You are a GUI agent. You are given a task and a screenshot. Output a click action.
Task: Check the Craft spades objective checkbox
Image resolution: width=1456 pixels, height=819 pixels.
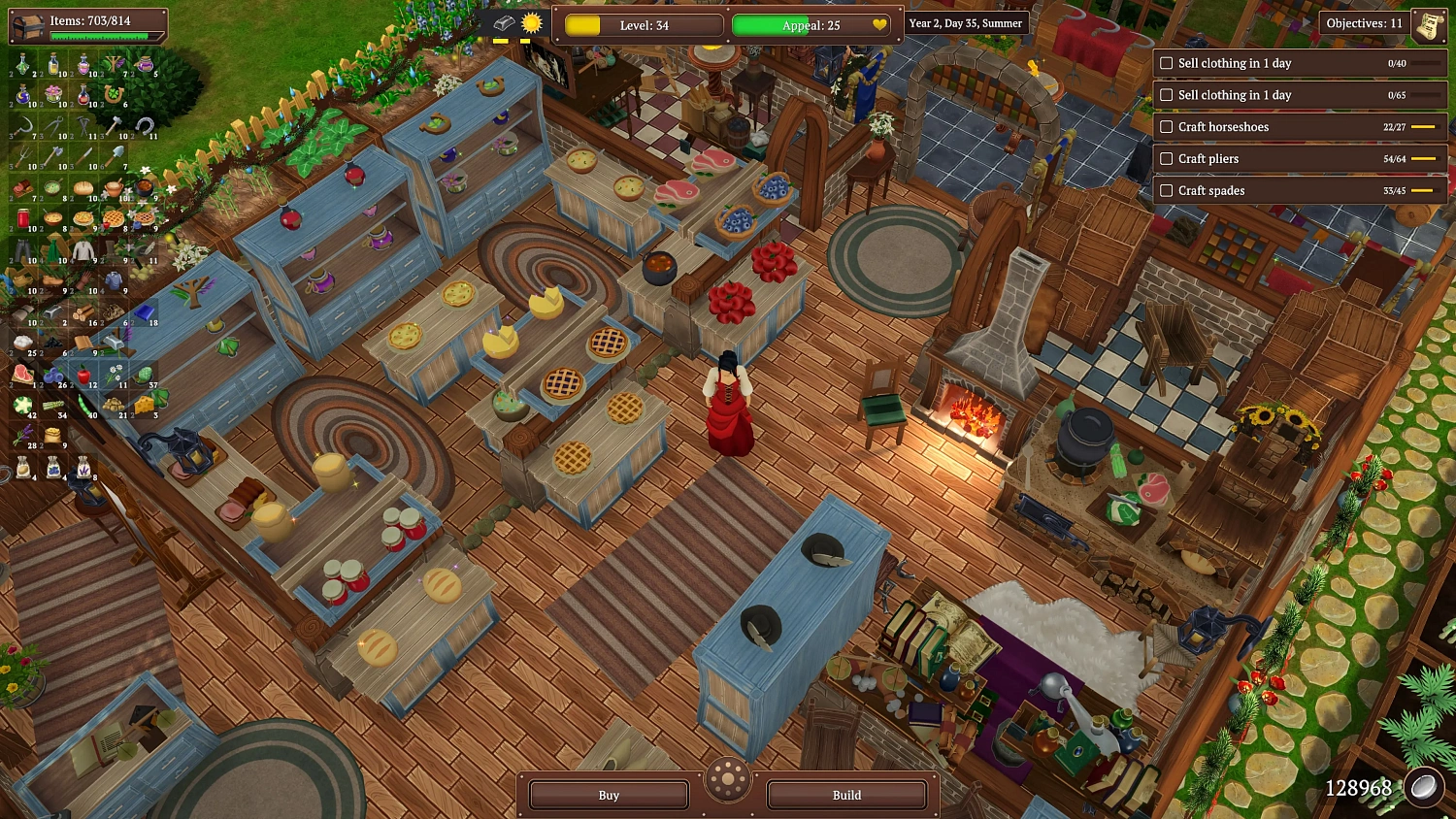[x=1166, y=190]
